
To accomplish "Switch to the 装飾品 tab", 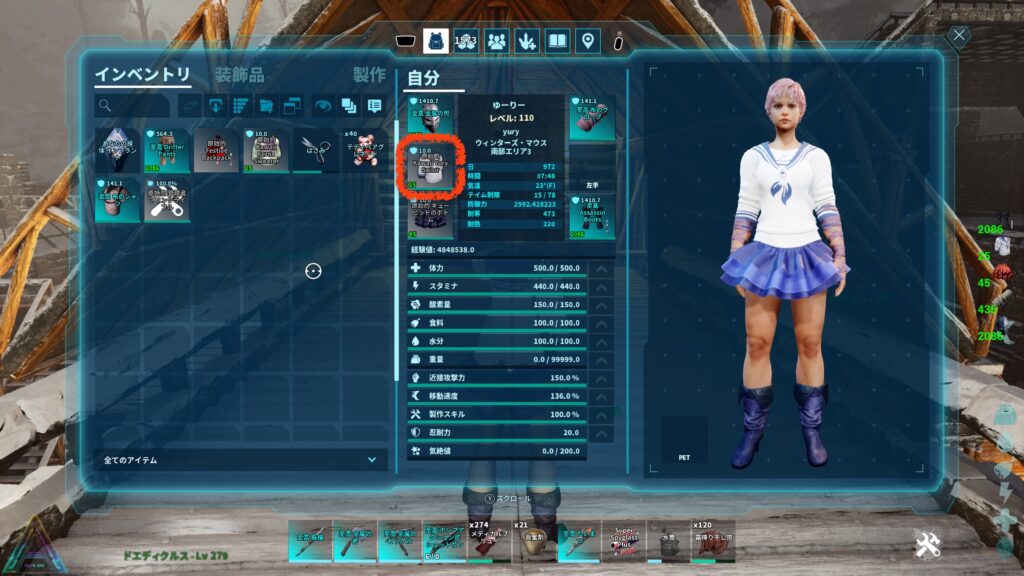I will tap(240, 75).
